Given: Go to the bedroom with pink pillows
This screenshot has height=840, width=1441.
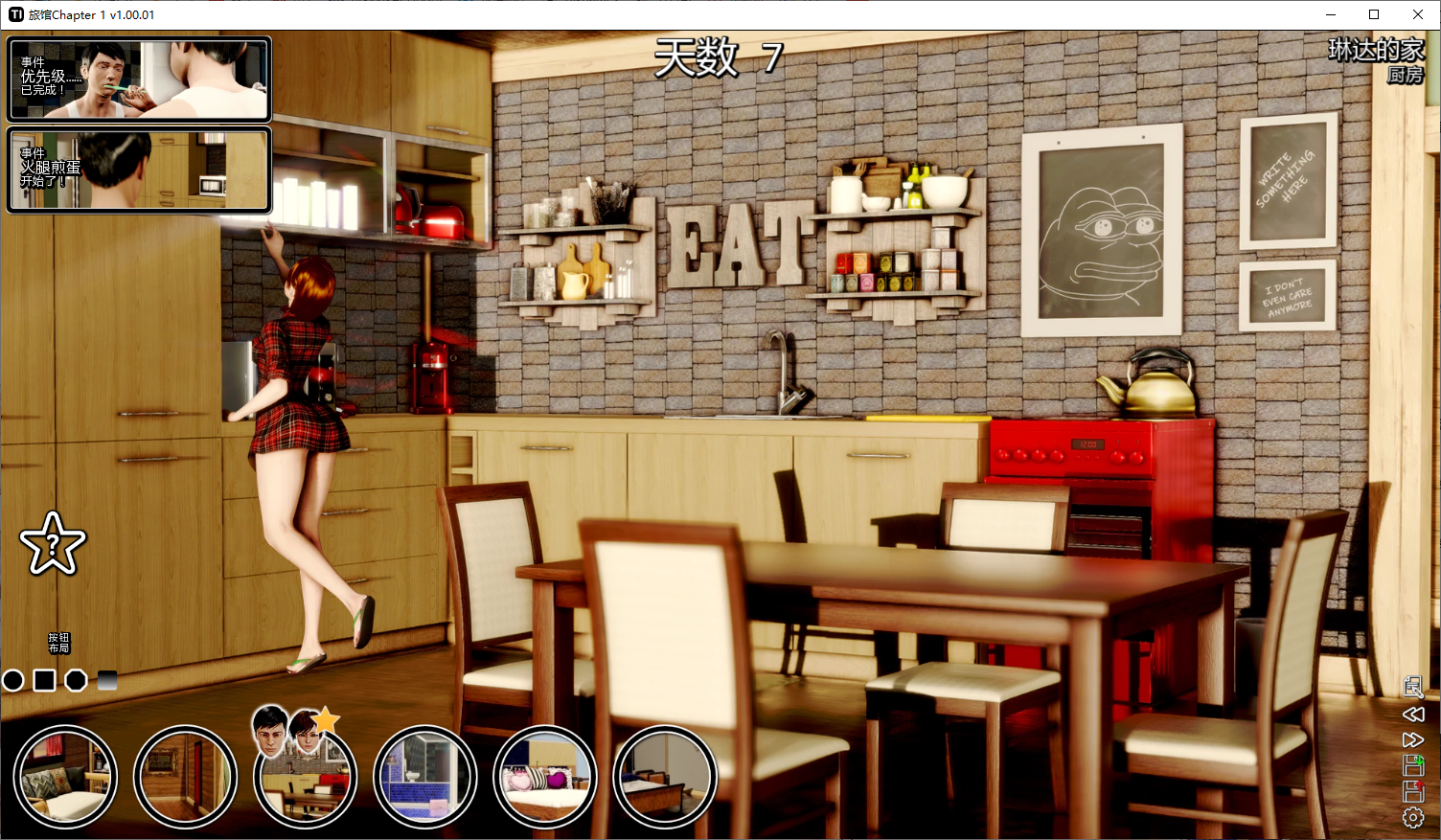Looking at the screenshot, I should [x=544, y=777].
